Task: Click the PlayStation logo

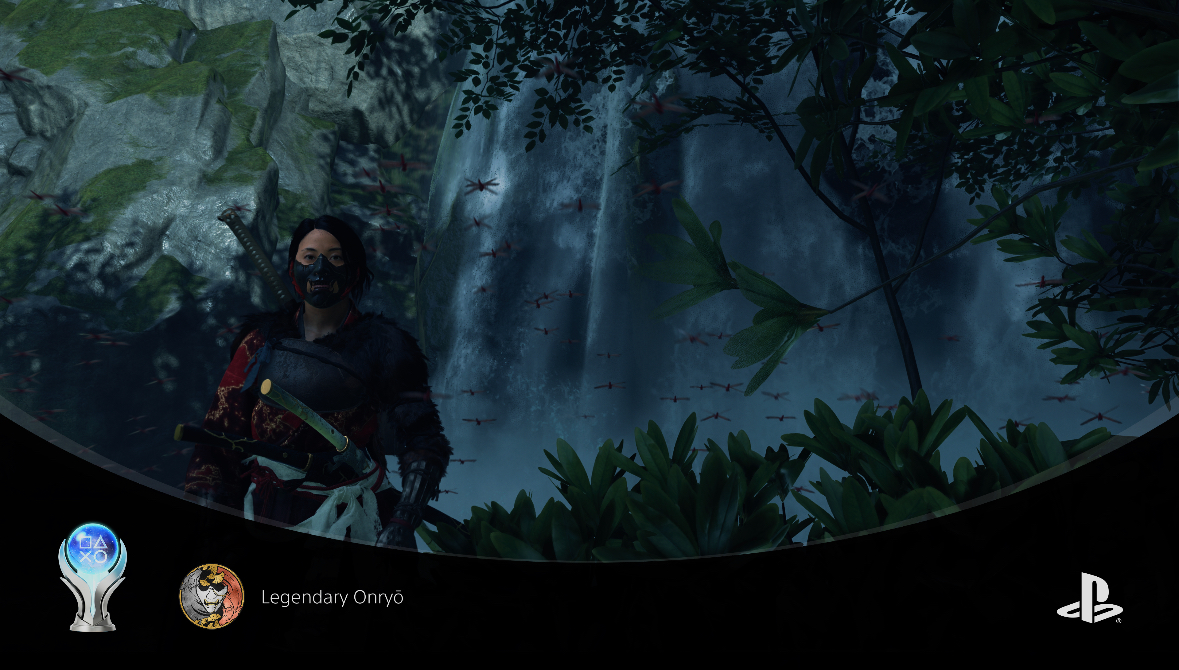Action: pyautogui.click(x=1088, y=599)
